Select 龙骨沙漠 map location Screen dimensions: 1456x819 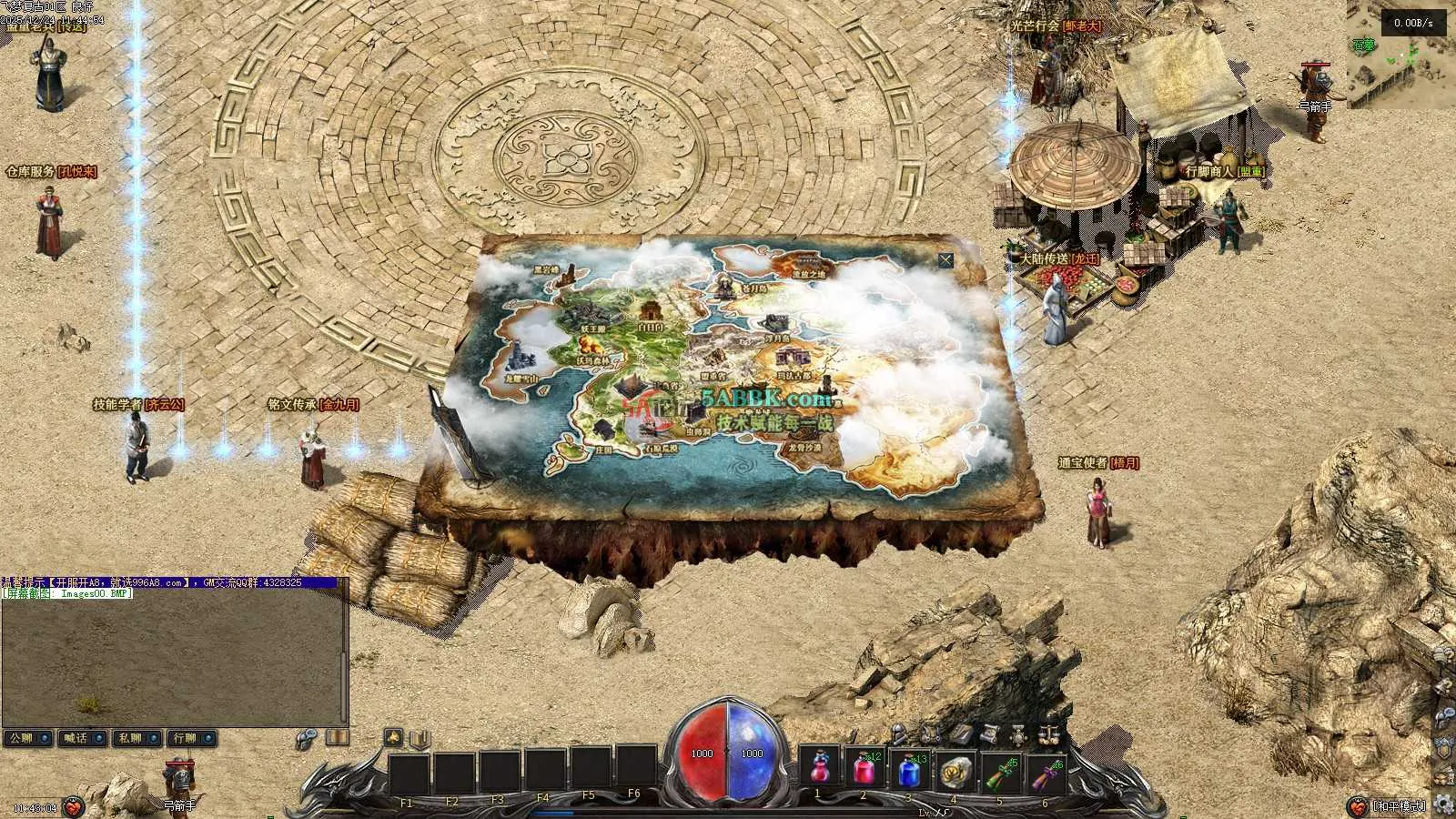coord(804,447)
